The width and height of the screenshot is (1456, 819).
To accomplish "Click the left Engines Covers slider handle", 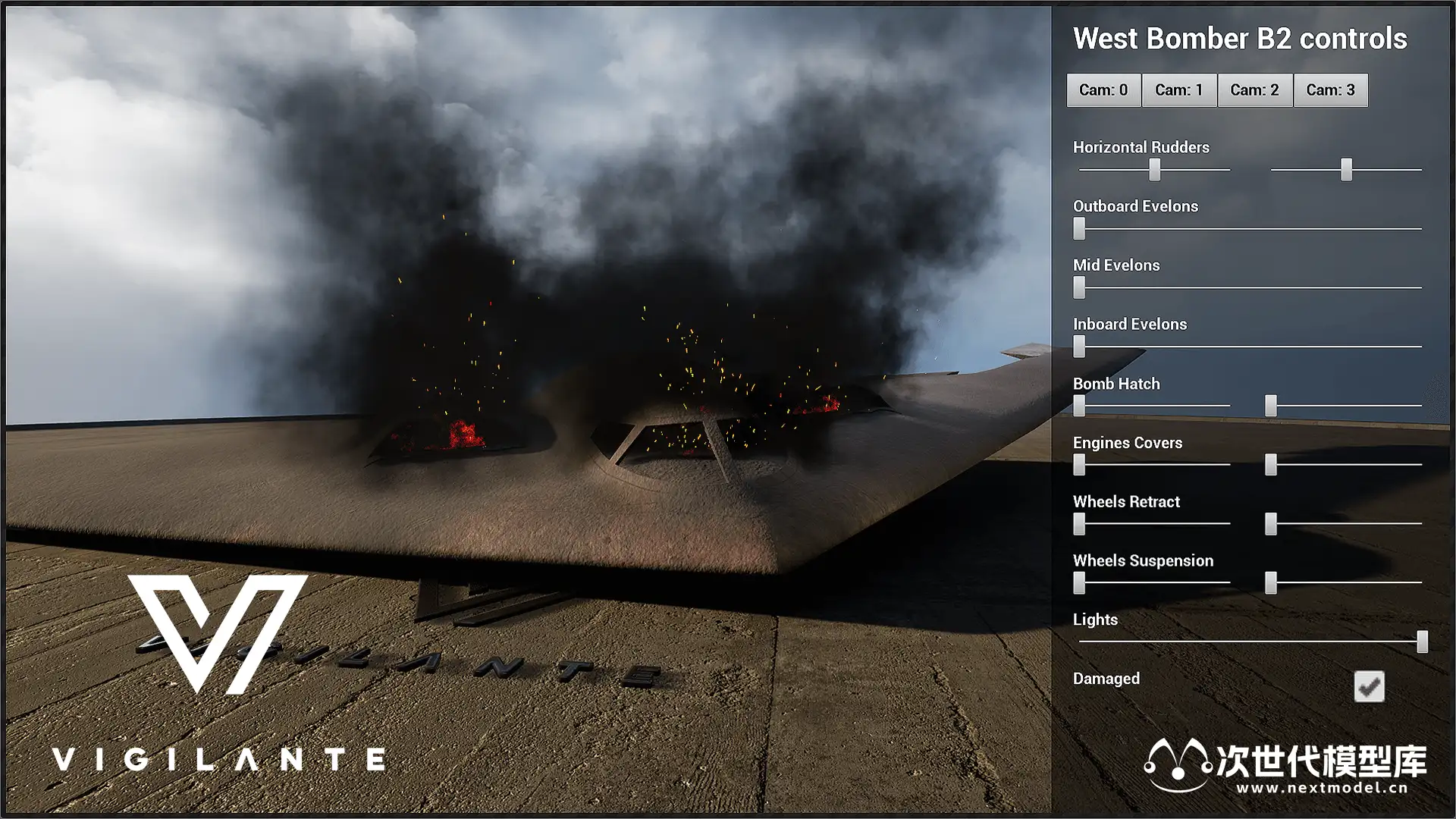I will coord(1079,465).
